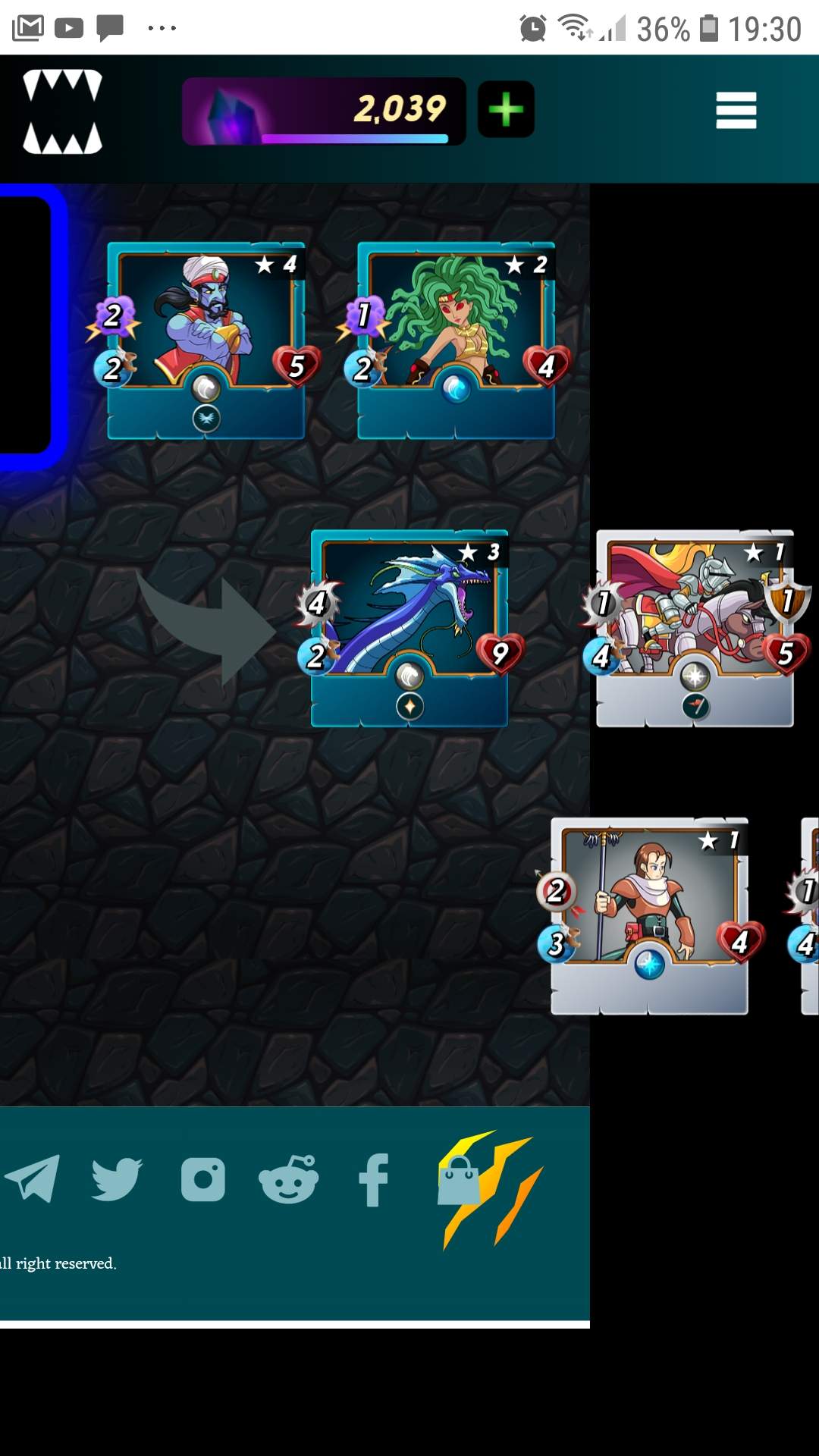Screen dimensions: 819x1456
Task: Open the Instagram link
Action: coord(203,1179)
